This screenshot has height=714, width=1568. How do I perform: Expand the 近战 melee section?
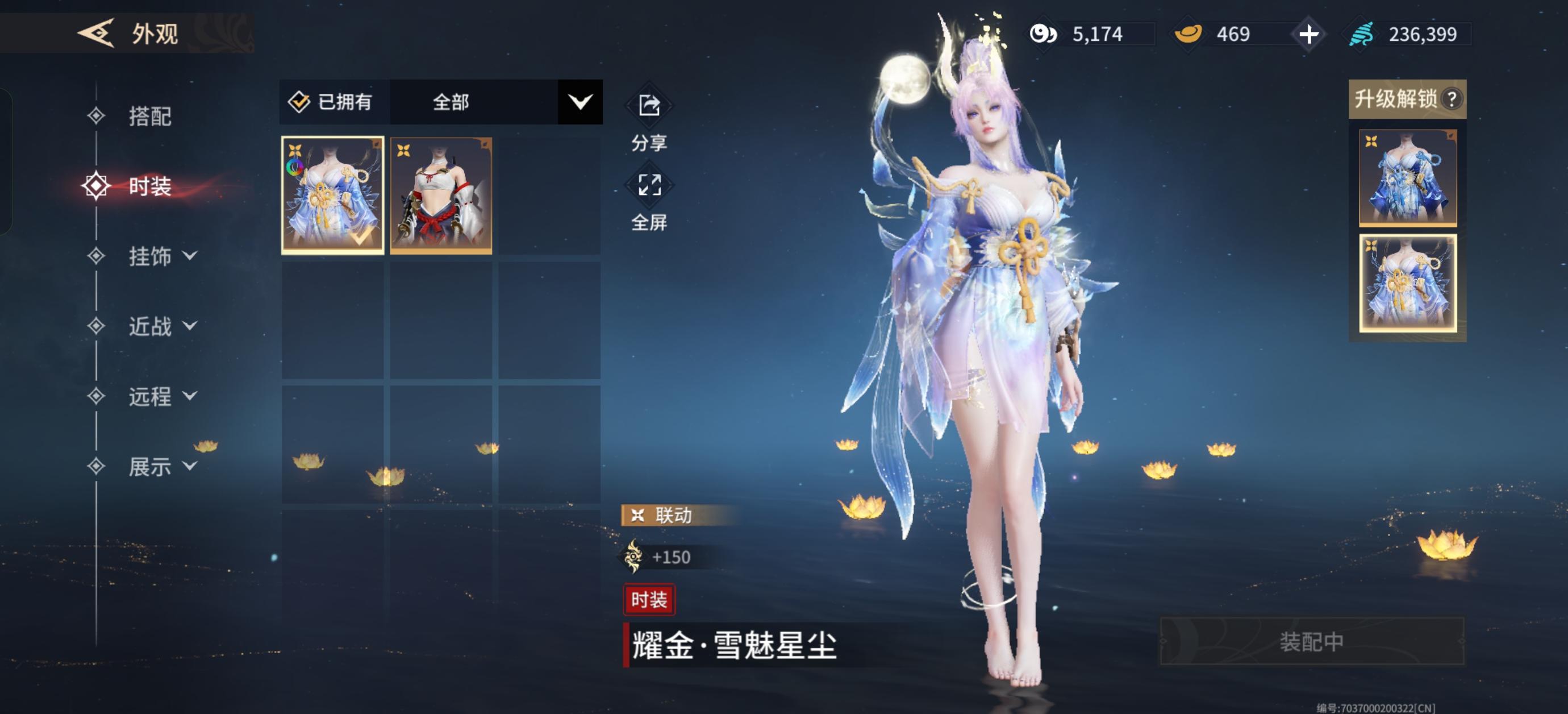150,327
